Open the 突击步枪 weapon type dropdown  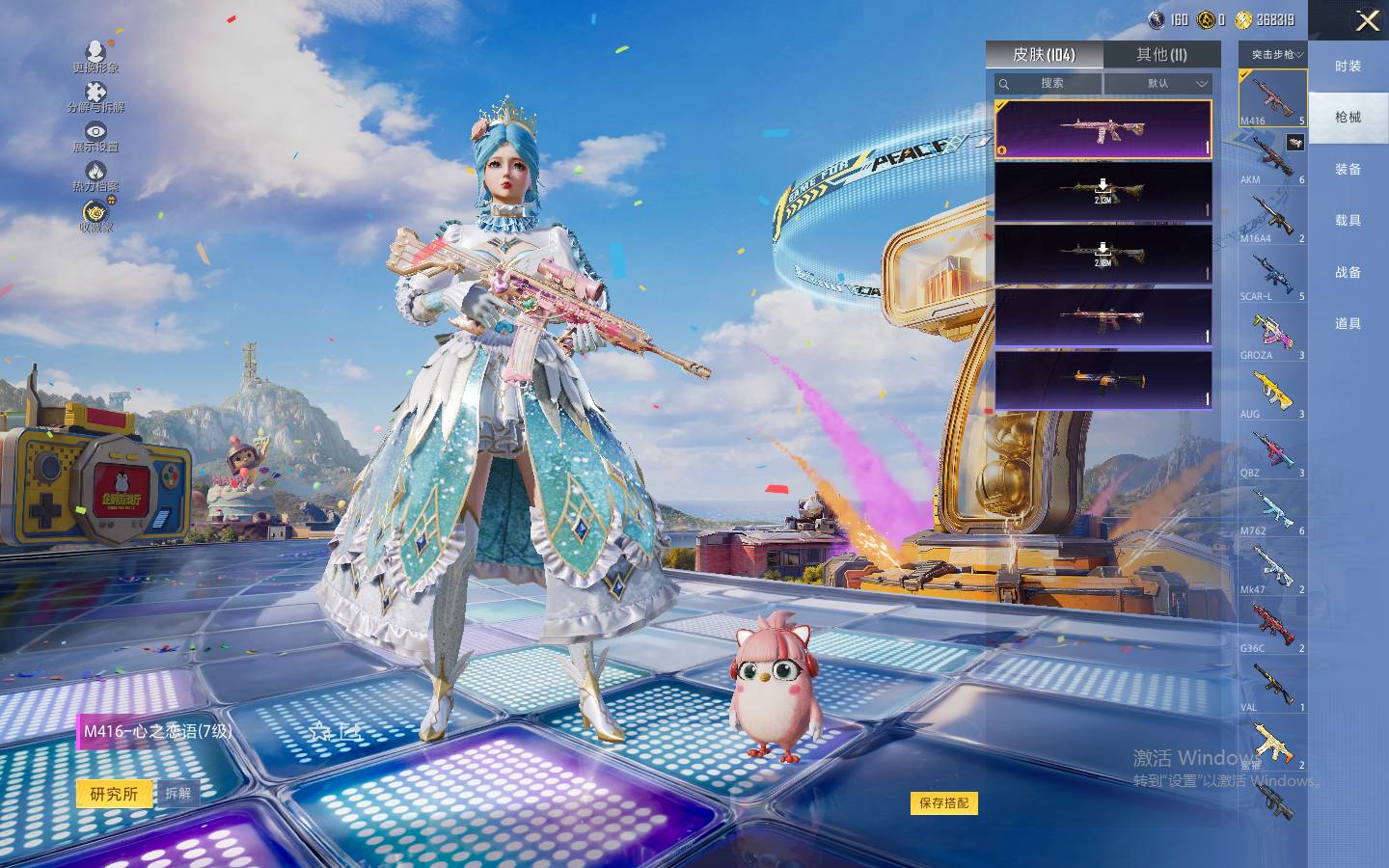pos(1273,54)
